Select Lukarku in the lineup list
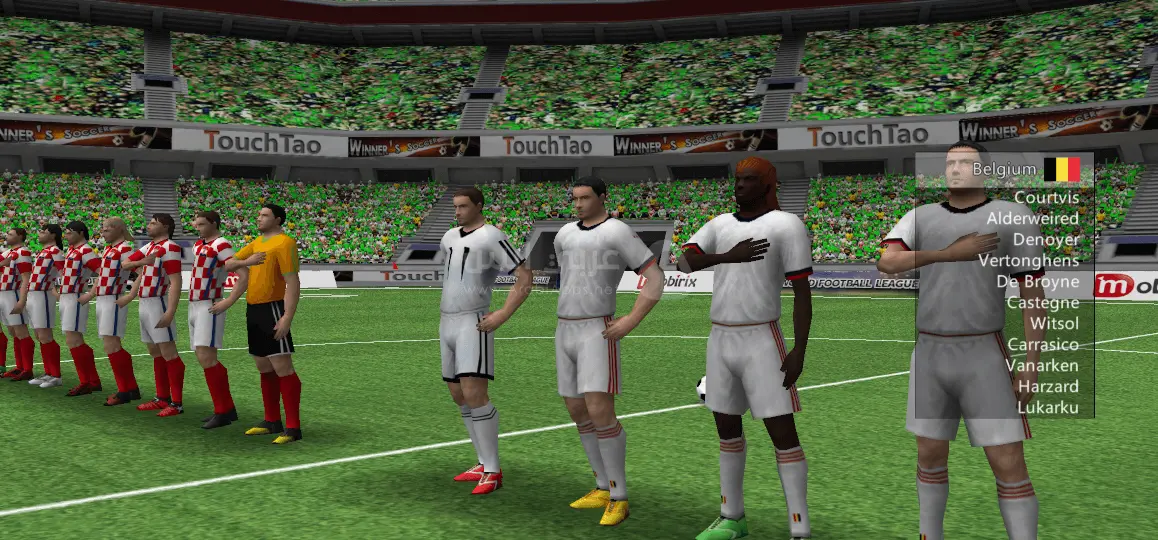 tap(1048, 407)
